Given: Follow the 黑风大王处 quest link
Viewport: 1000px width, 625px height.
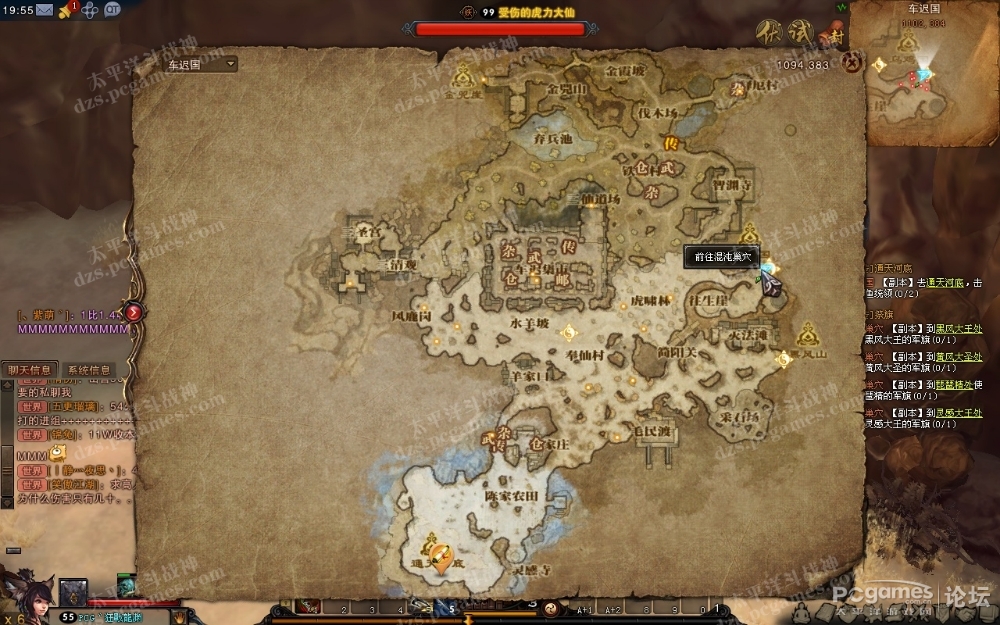Looking at the screenshot, I should coord(960,328).
